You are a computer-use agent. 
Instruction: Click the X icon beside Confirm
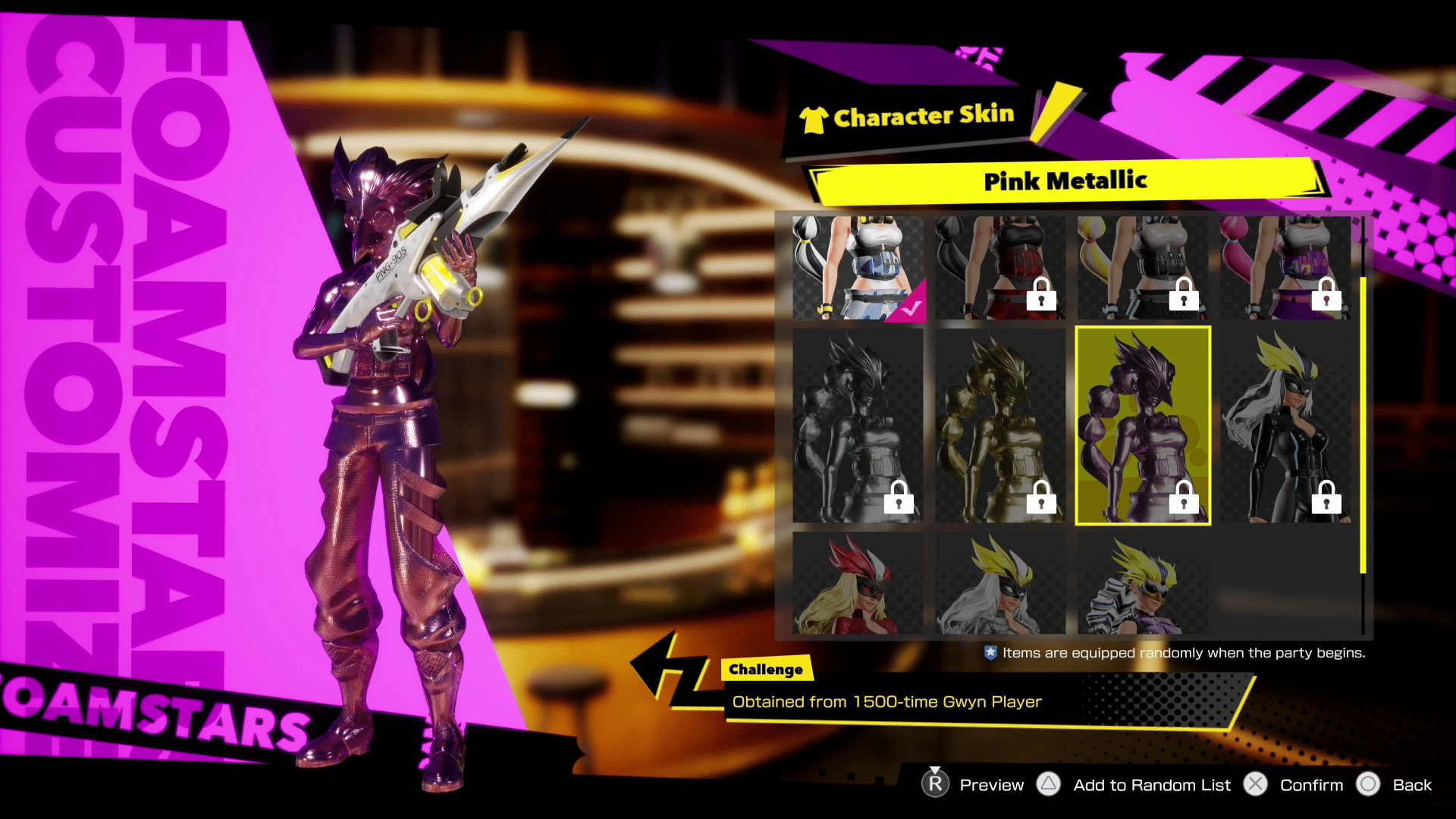tap(1255, 785)
